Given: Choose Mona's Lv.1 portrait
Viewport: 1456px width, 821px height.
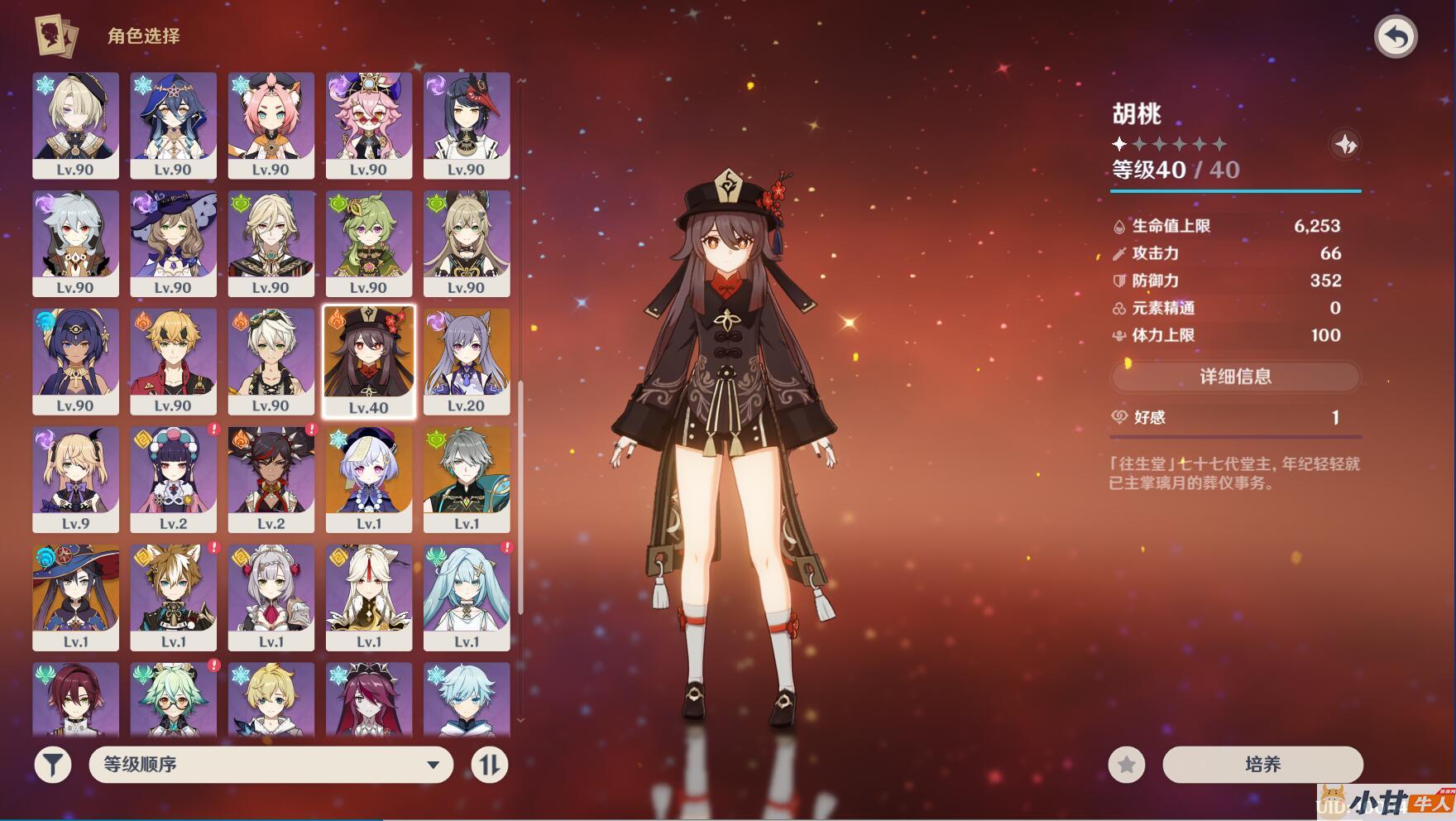Looking at the screenshot, I should [75, 596].
